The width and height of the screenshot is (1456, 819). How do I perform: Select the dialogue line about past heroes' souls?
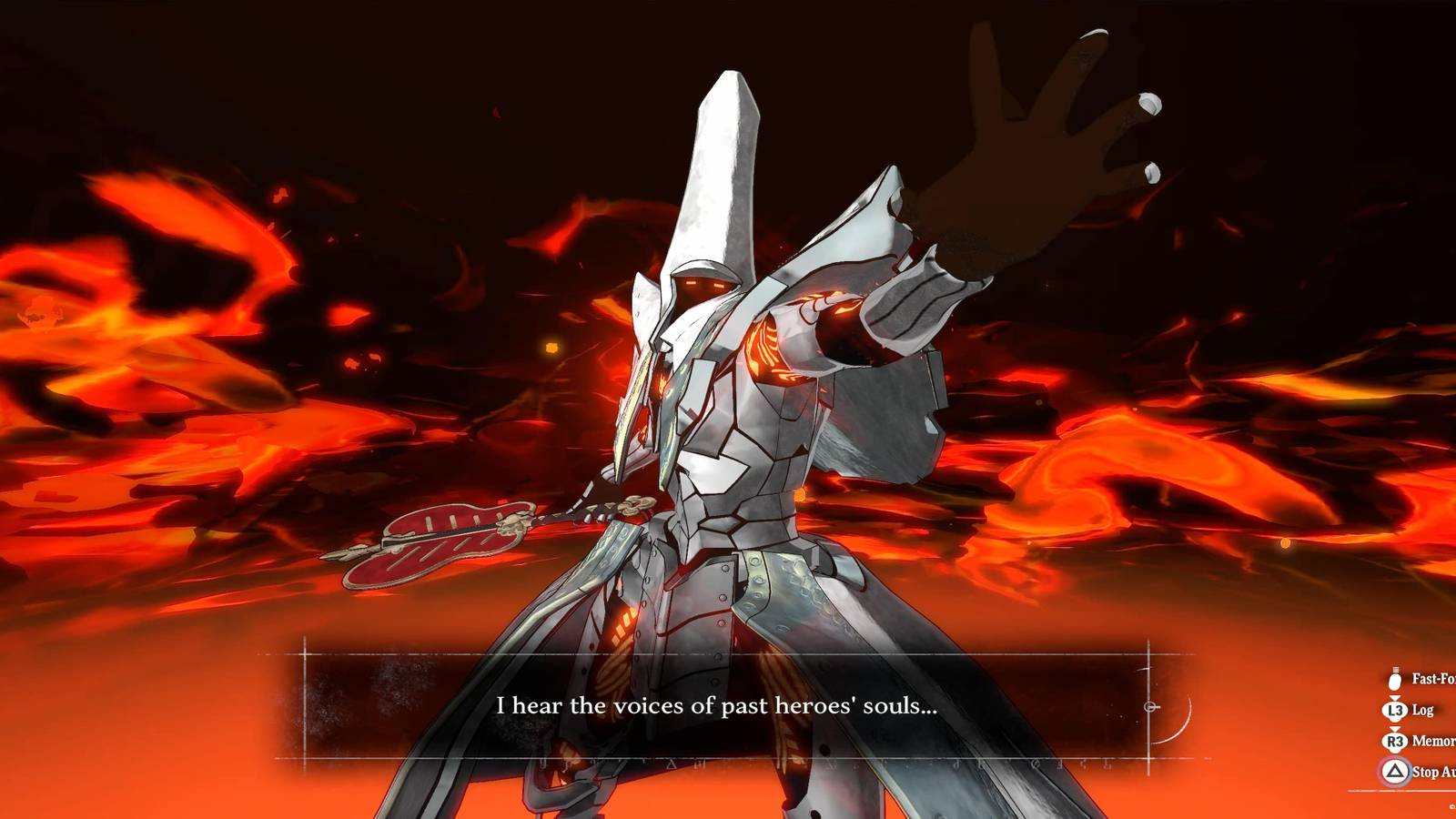click(716, 705)
